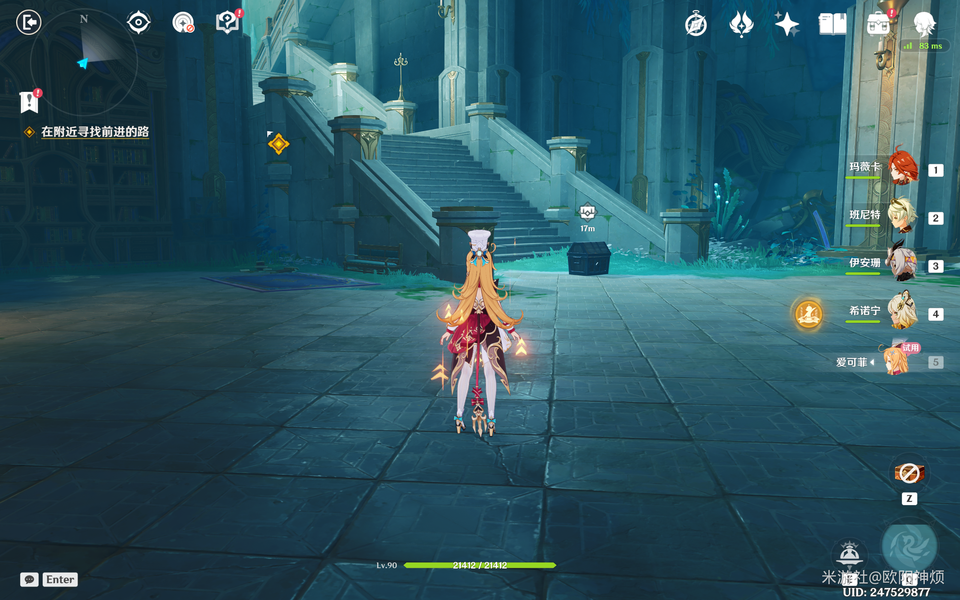Open the compass icon in the top bar
960x600 pixels.
696,24
